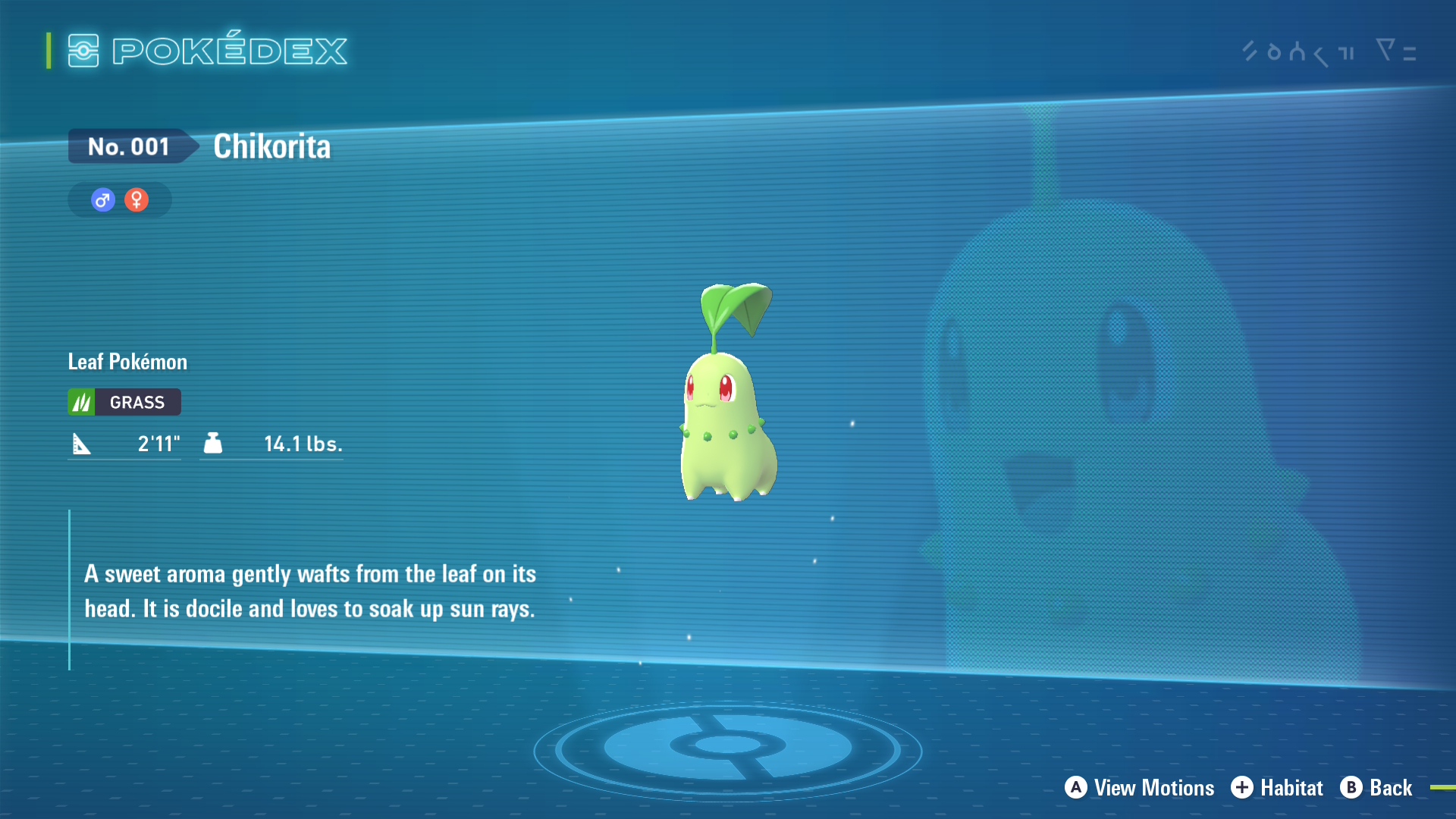The image size is (1456, 819).
Task: Show Chikorita's Habitat
Action: point(1277,788)
